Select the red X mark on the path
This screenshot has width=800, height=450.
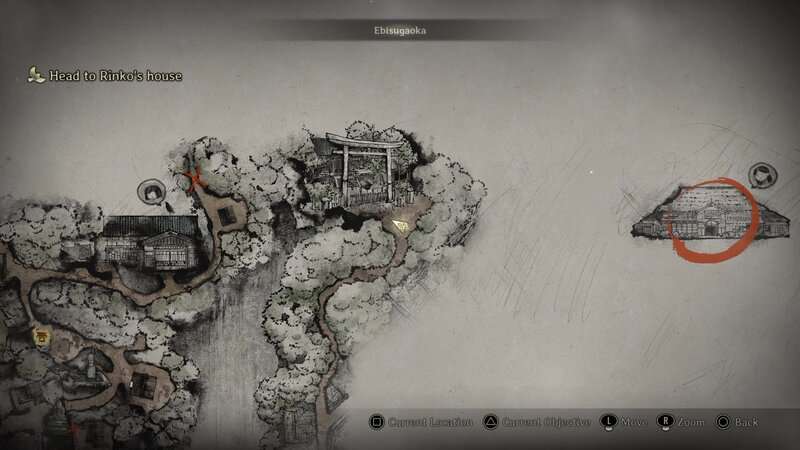pos(195,179)
